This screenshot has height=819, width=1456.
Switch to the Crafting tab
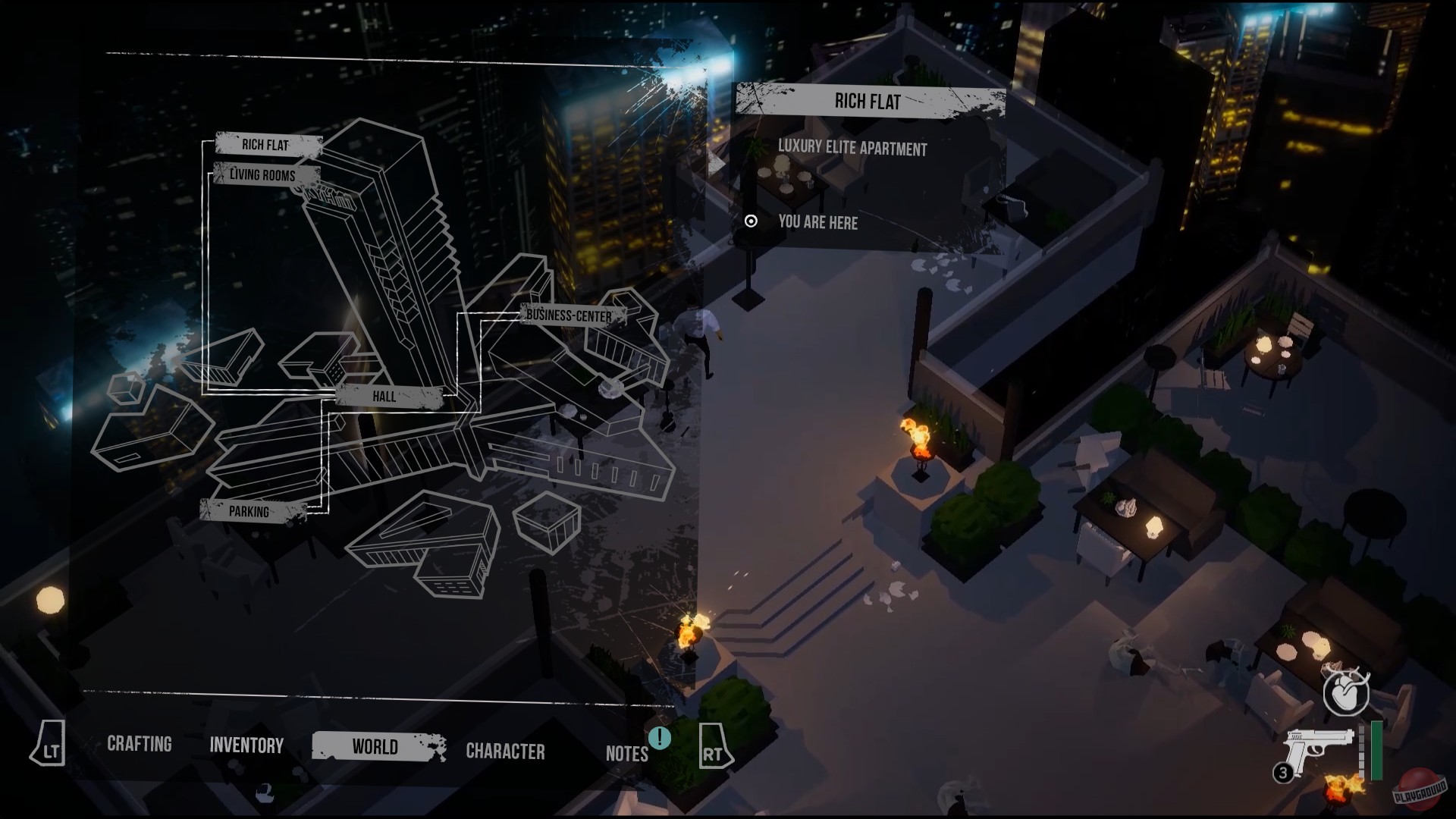(140, 744)
